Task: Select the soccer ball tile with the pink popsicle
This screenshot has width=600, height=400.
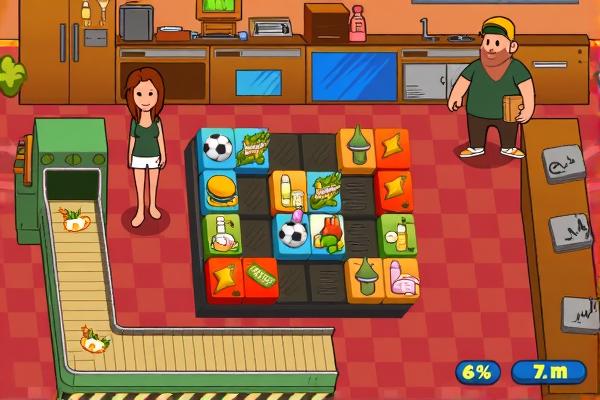Action: (x=291, y=231)
